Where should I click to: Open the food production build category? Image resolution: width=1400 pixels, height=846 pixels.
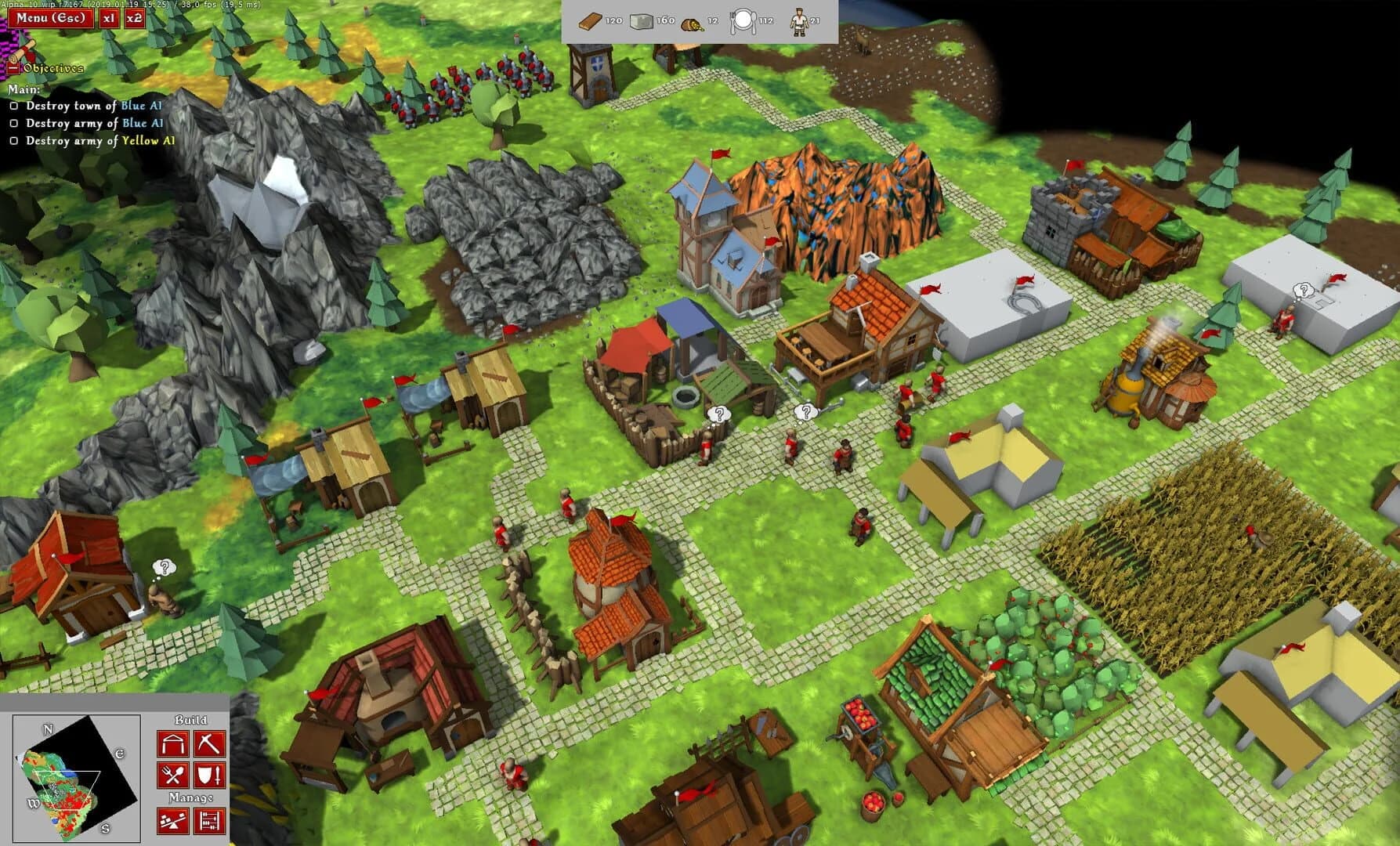point(173,775)
